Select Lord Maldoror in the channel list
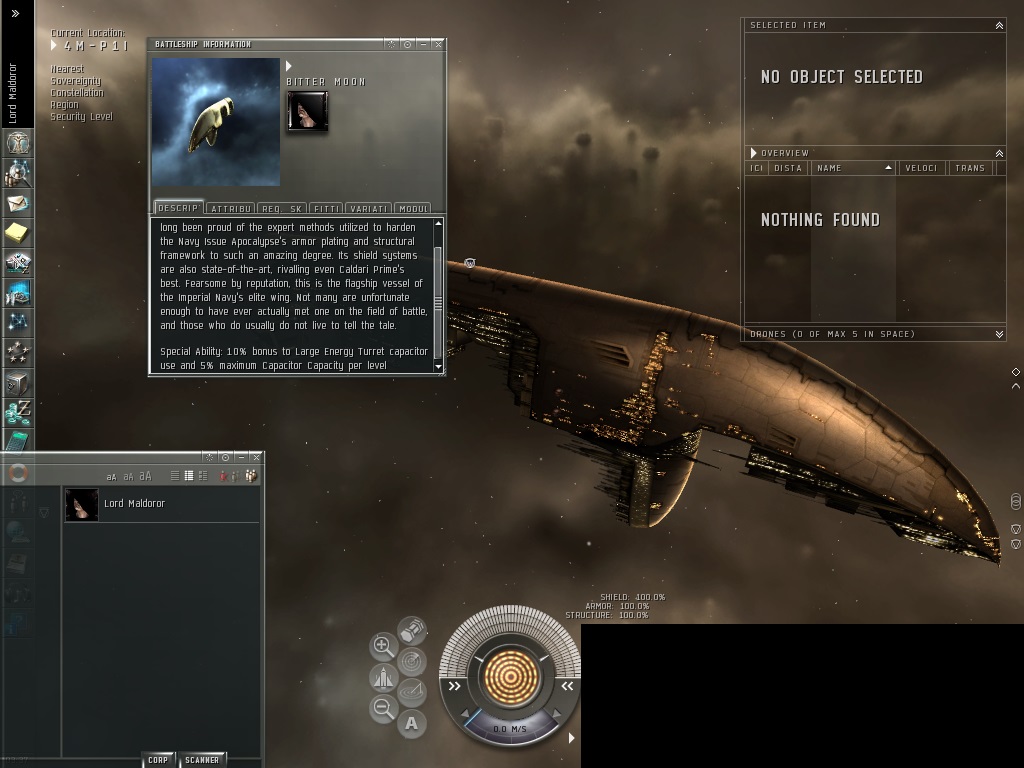This screenshot has width=1024, height=768. point(134,504)
